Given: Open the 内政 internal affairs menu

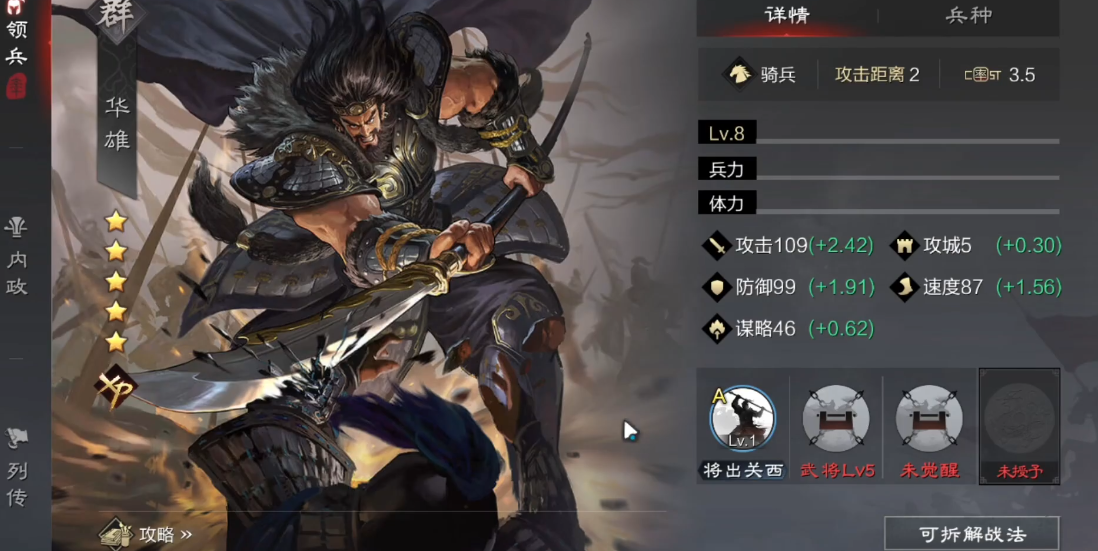Looking at the screenshot, I should click(17, 258).
